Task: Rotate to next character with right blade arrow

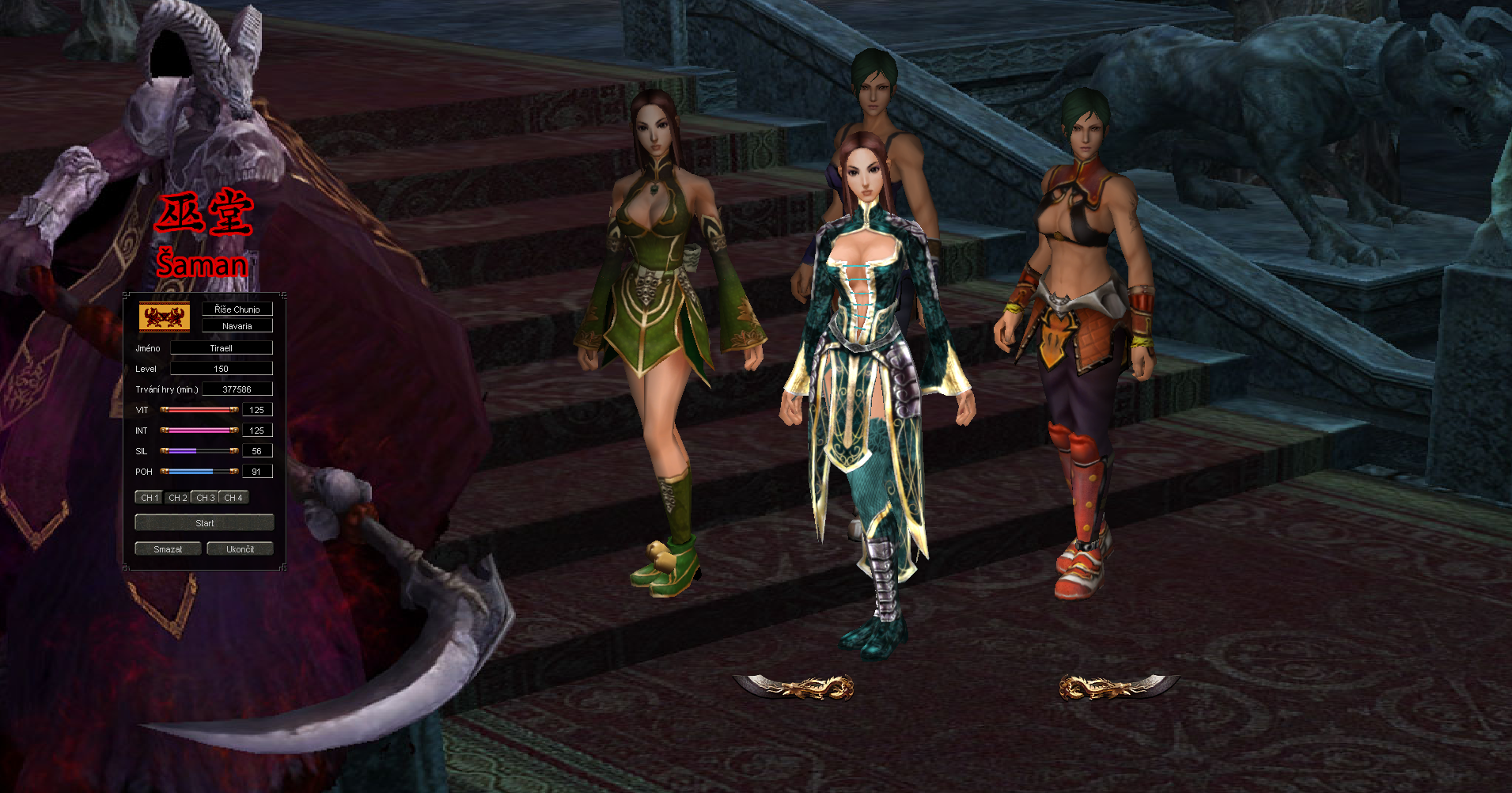Action: pyautogui.click(x=1119, y=686)
